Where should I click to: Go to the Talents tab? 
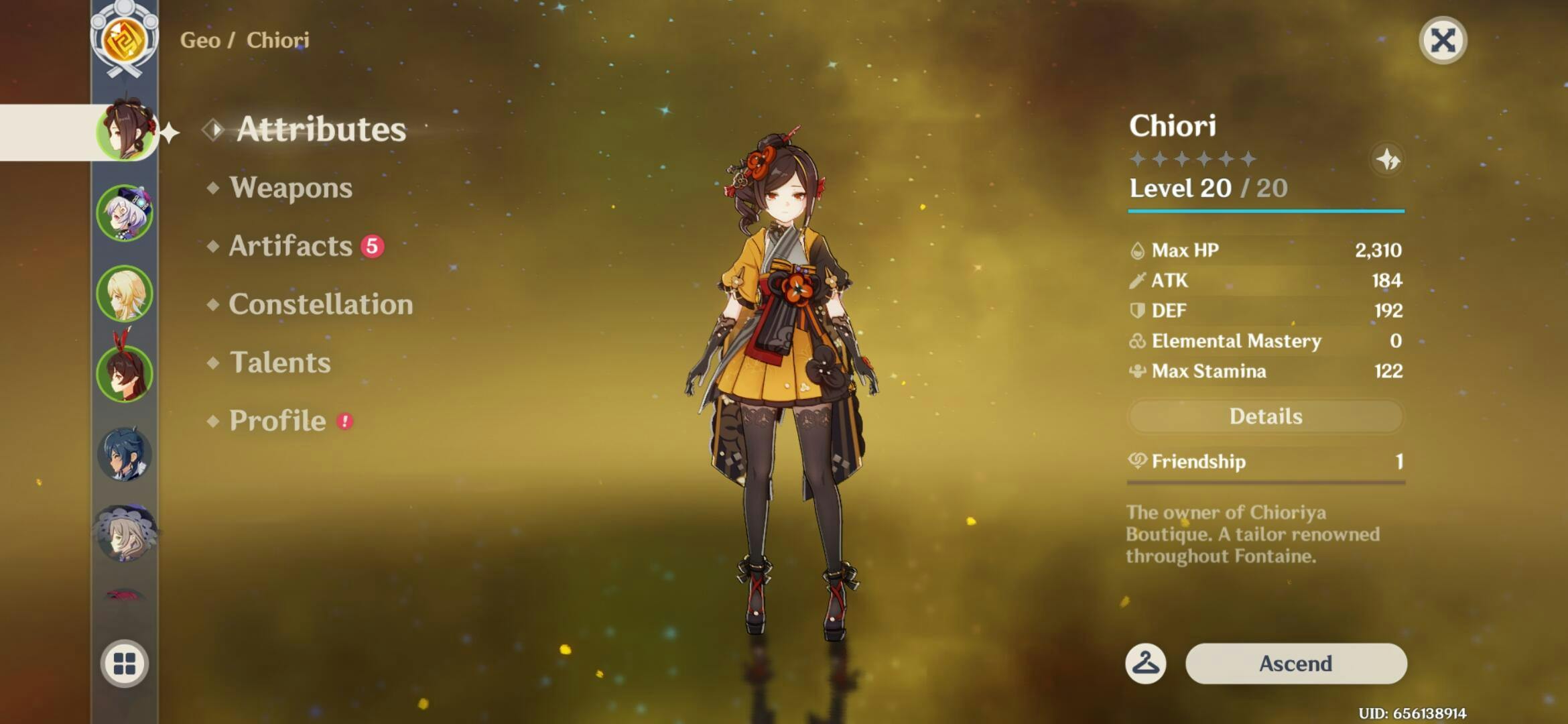[x=279, y=363]
